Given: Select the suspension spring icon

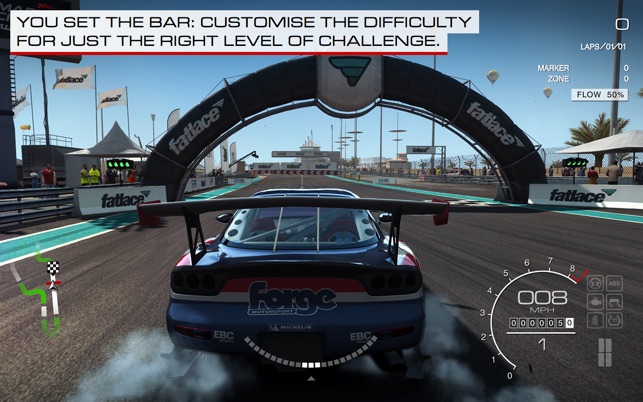Looking at the screenshot, I should pyautogui.click(x=596, y=320).
